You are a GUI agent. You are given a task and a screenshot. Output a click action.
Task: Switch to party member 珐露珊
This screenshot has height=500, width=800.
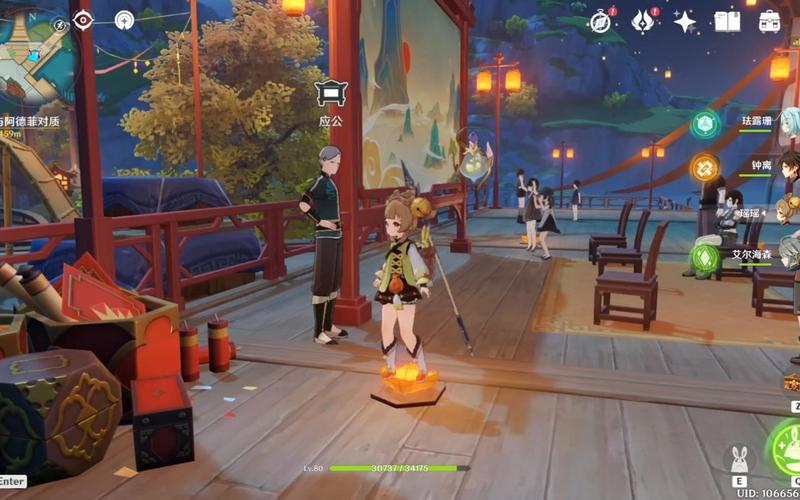[x=757, y=120]
